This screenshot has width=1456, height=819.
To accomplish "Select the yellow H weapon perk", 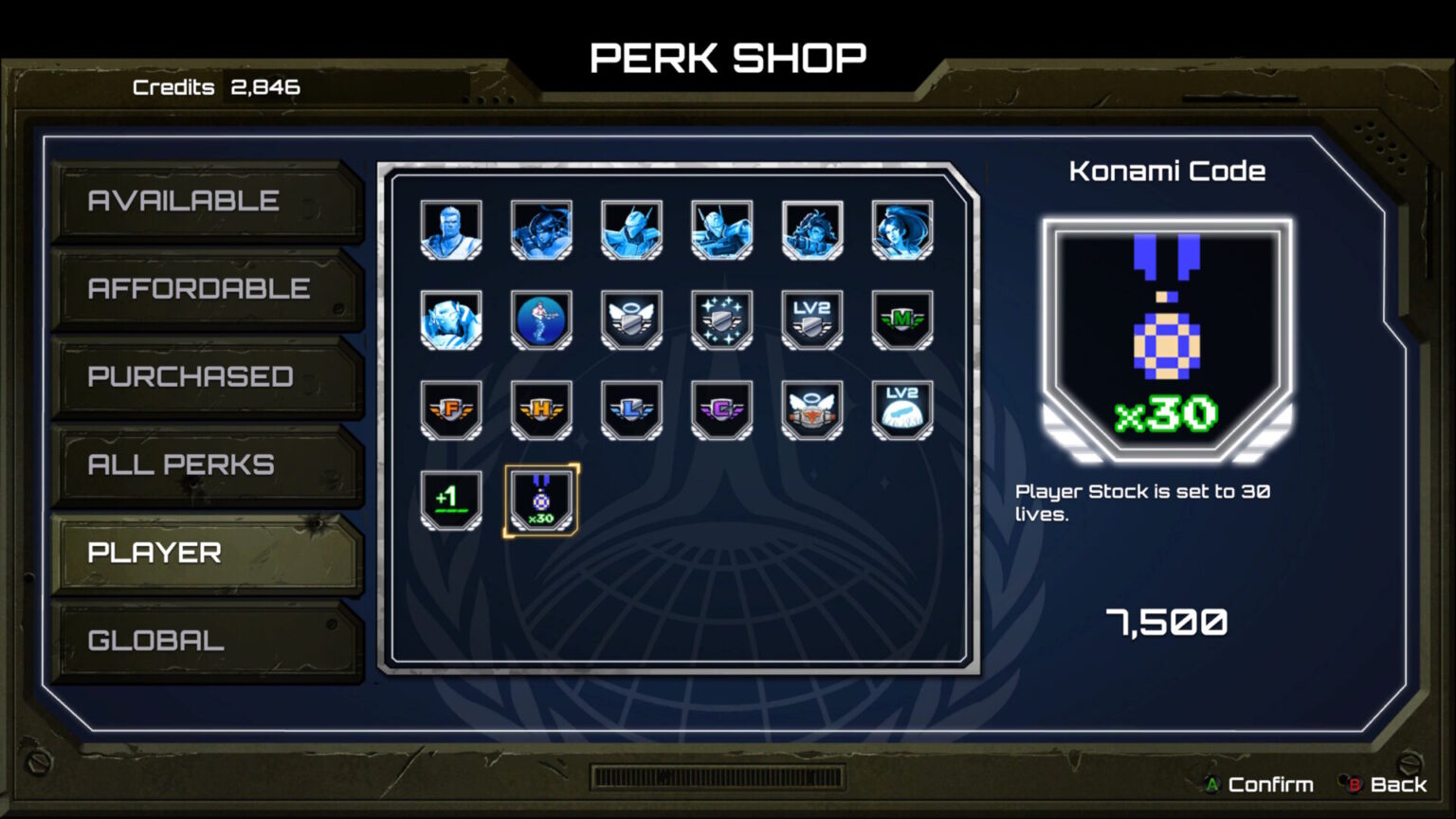I will tap(541, 409).
